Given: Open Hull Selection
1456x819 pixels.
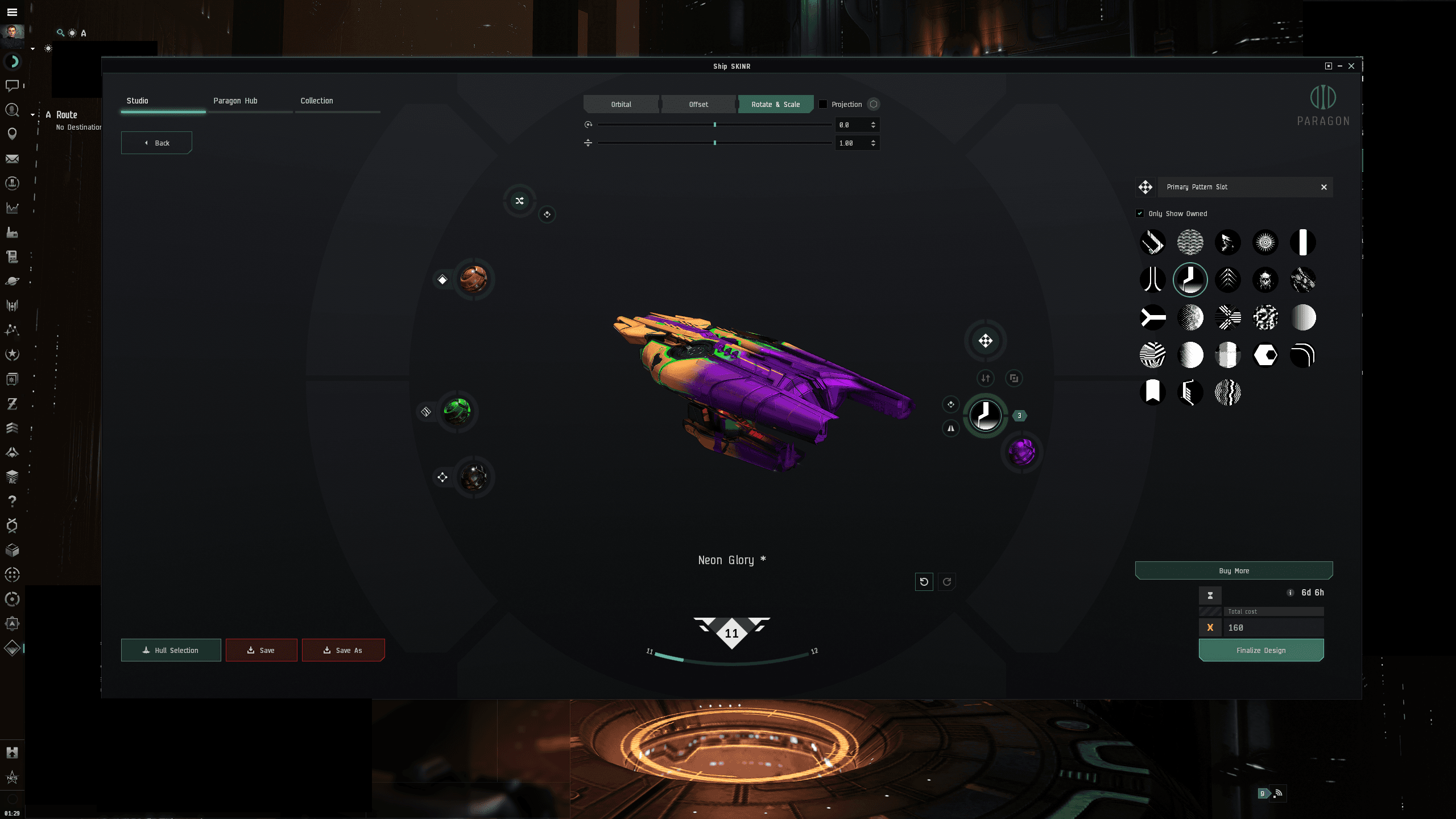Looking at the screenshot, I should (171, 650).
